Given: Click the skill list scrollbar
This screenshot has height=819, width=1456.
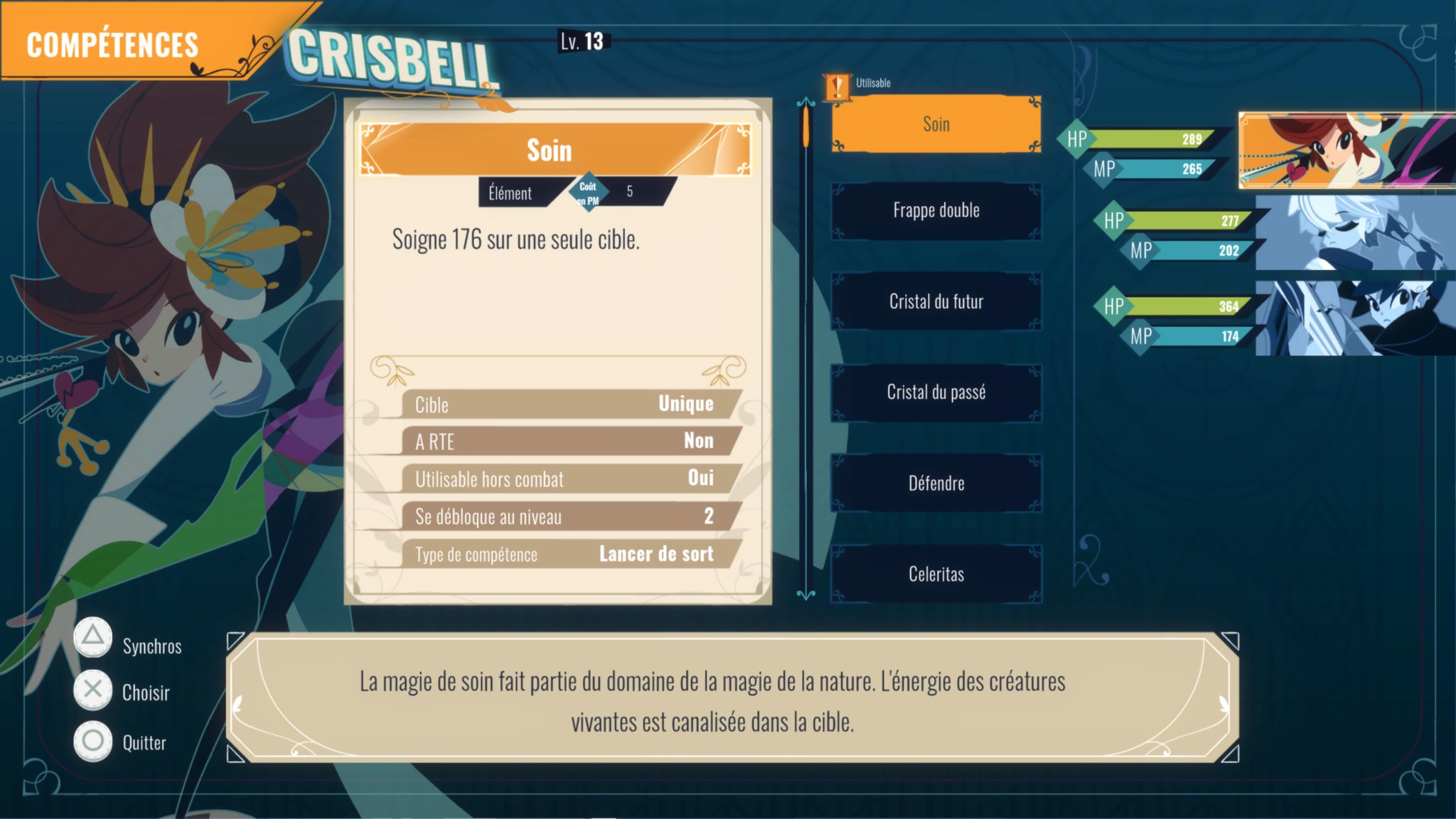Looking at the screenshot, I should tap(805, 348).
